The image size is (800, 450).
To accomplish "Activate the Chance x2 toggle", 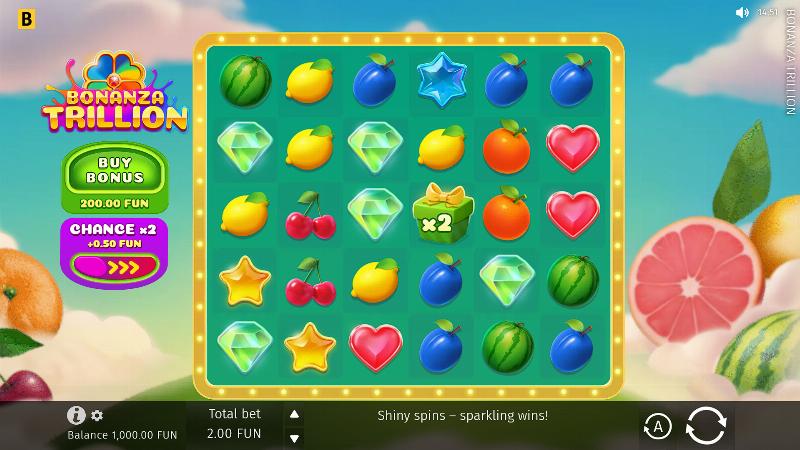I will click(x=114, y=267).
